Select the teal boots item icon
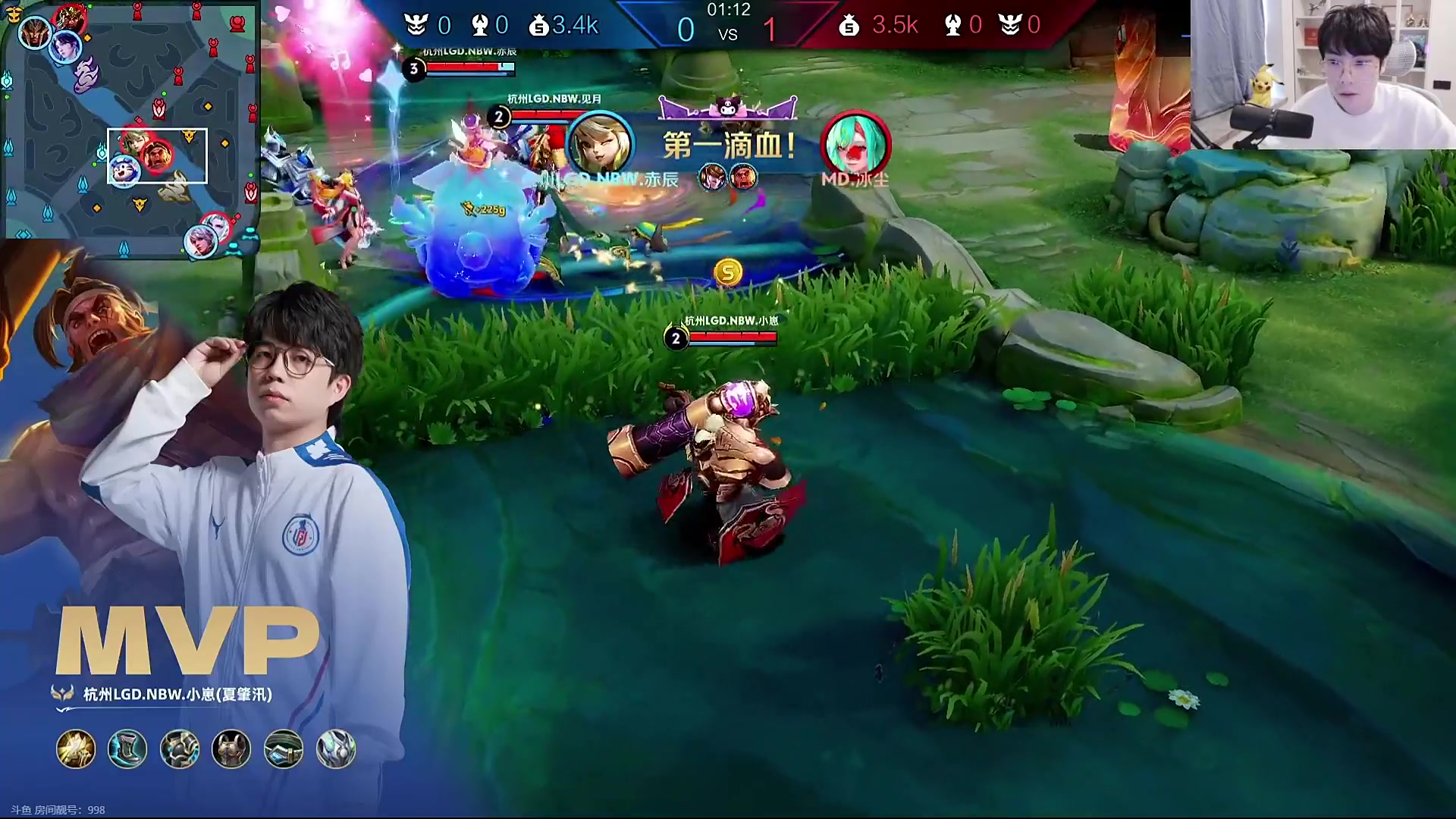The image size is (1456, 819). (127, 749)
